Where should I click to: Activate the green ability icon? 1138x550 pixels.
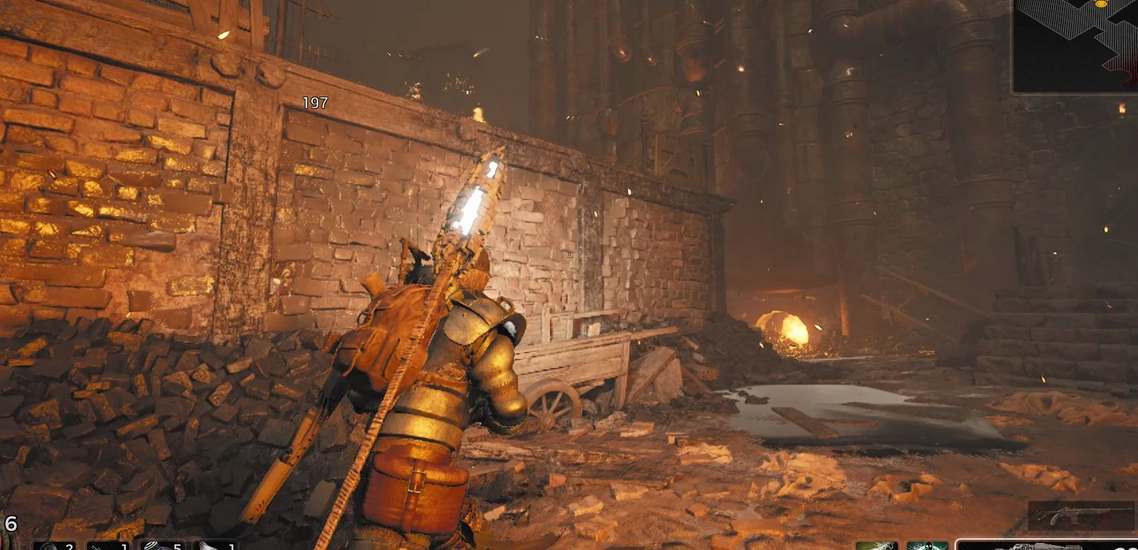coord(876,545)
